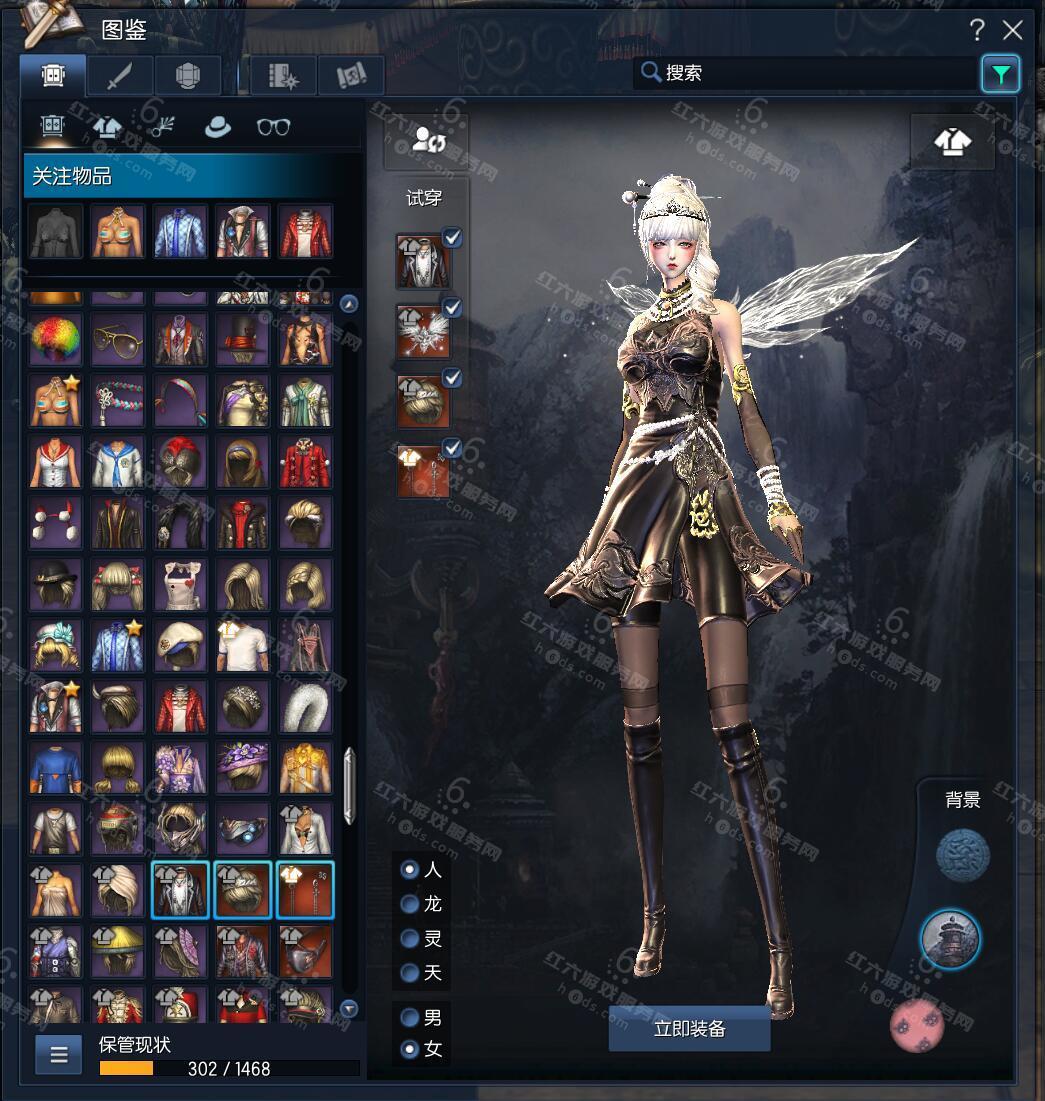The height and width of the screenshot is (1101, 1045).
Task: Choose the 天 race option
Action: tap(410, 972)
